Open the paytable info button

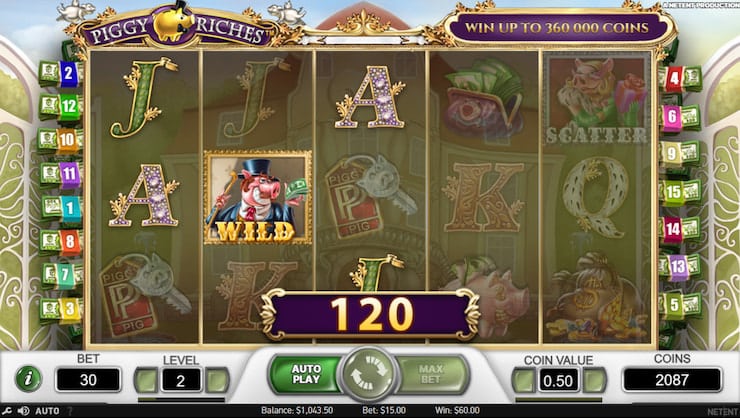click(28, 378)
